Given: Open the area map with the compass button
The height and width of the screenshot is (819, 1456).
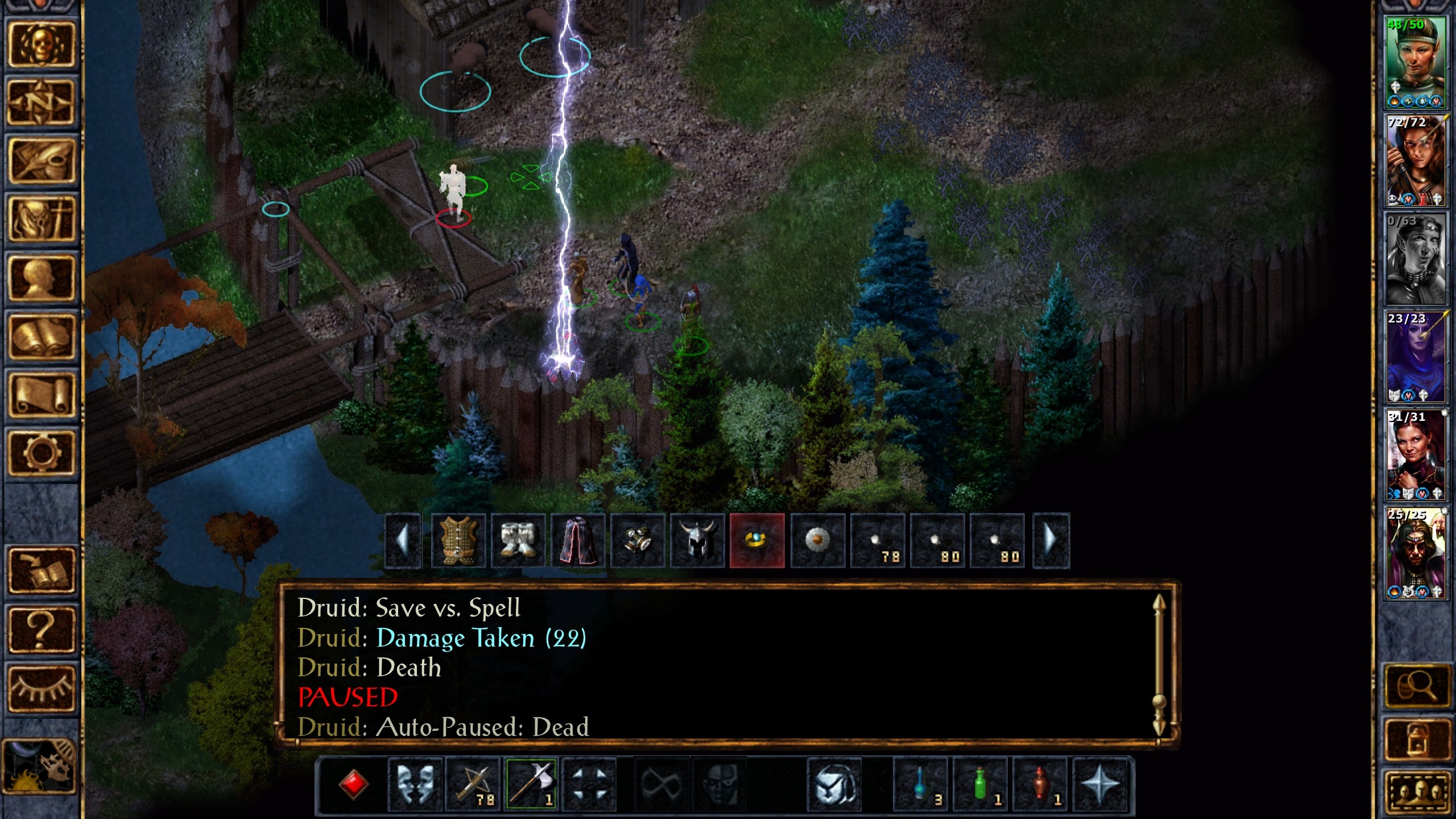Looking at the screenshot, I should pyautogui.click(x=40, y=102).
